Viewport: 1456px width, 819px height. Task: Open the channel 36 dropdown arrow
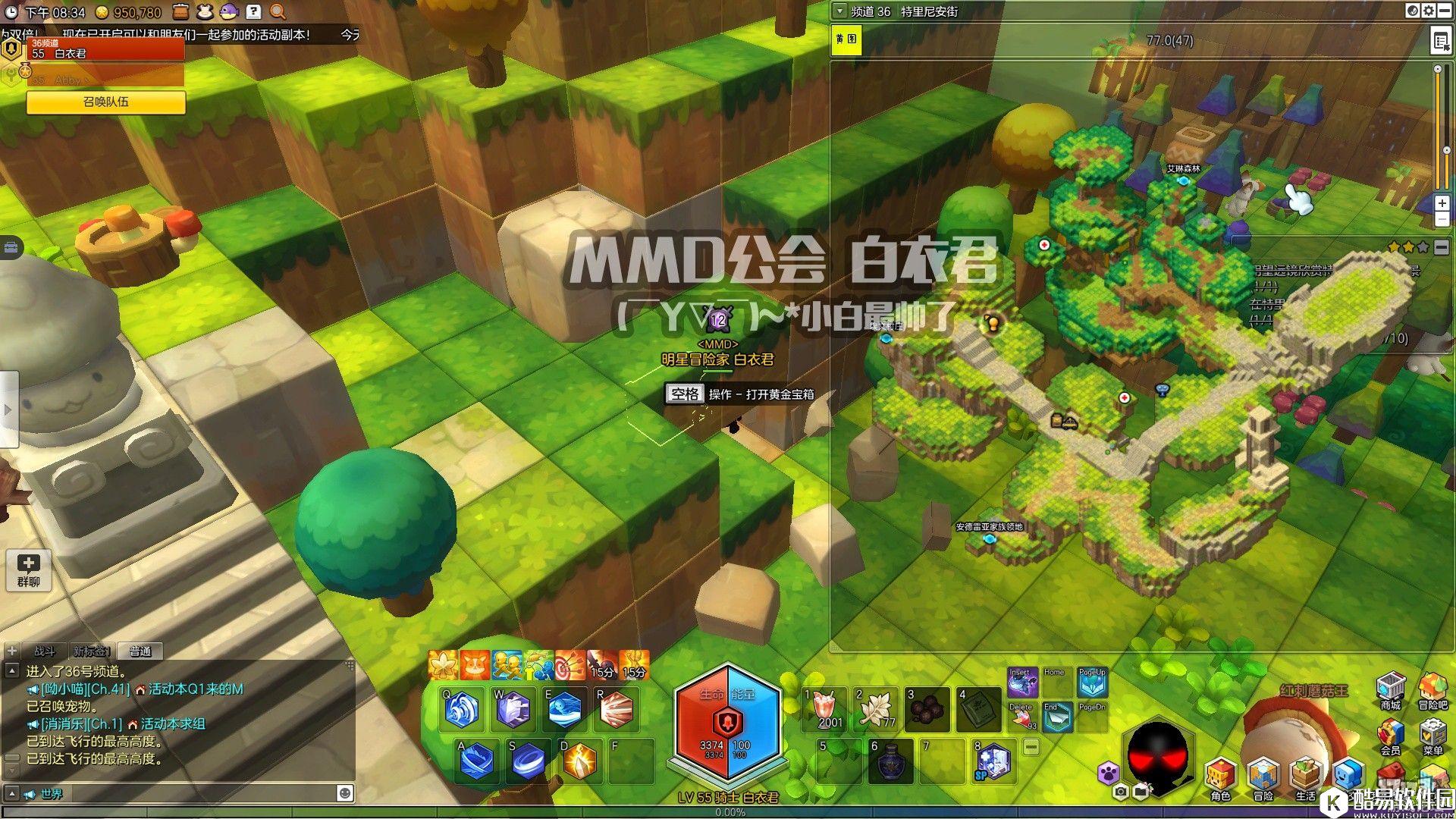click(x=839, y=11)
